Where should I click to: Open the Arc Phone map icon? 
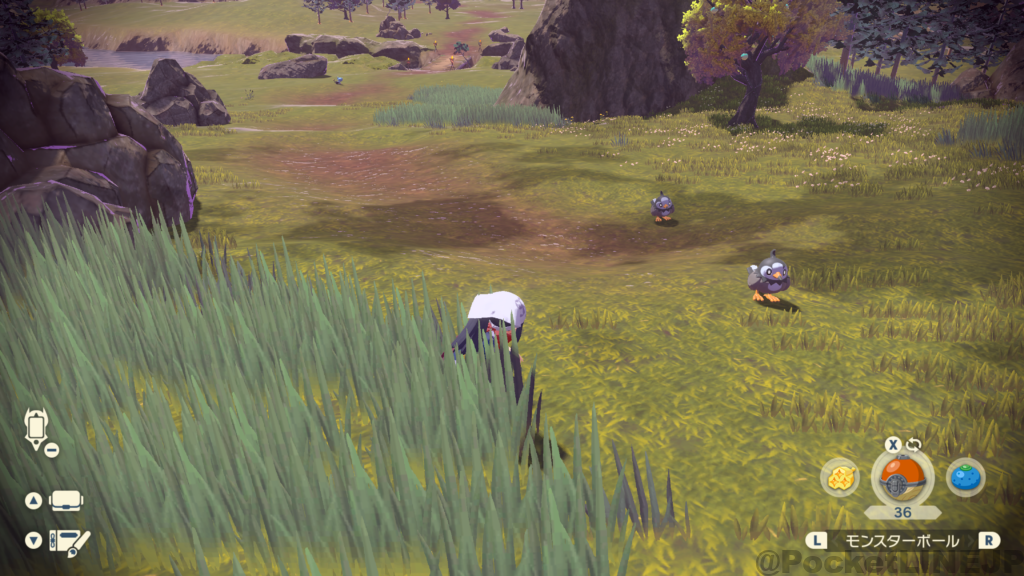tap(37, 429)
